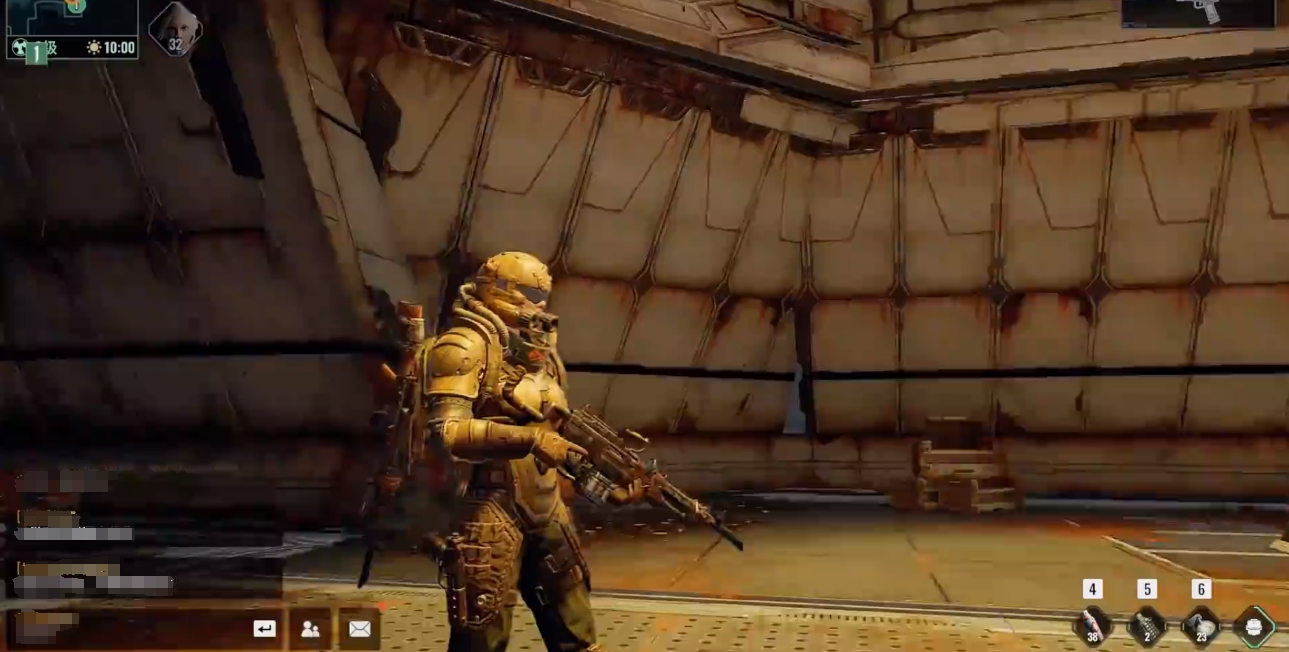Open the minimap
1289x652 pixels.
pyautogui.click(x=70, y=17)
